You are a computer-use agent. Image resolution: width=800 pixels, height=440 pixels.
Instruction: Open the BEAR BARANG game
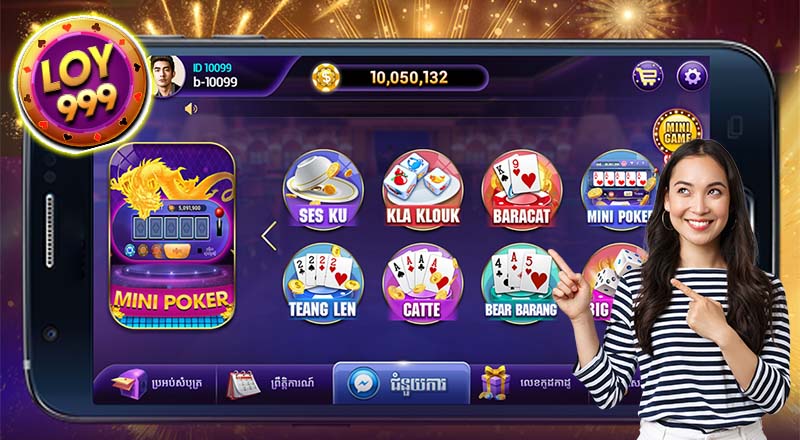coord(519,283)
